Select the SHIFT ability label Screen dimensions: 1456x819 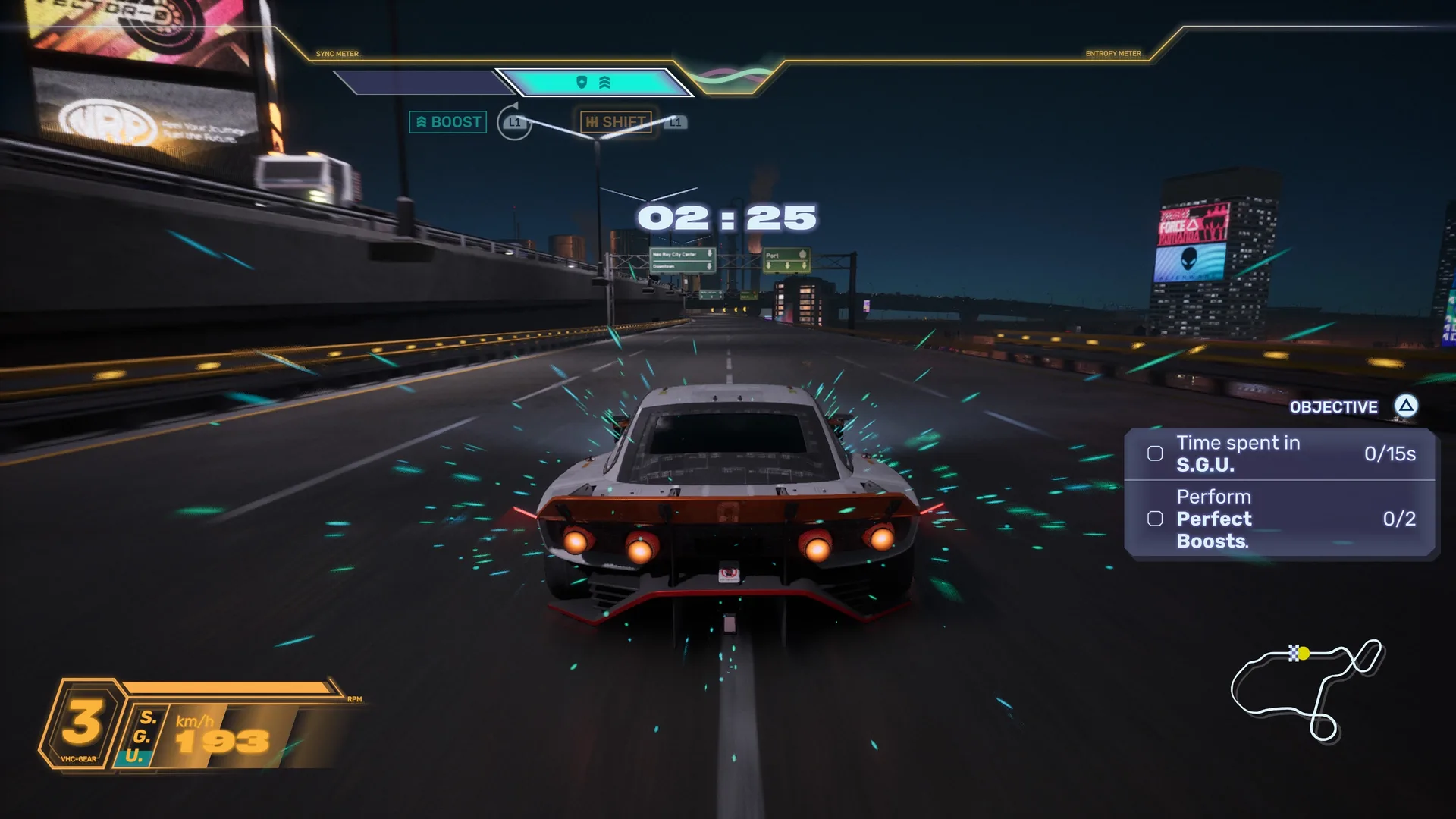click(x=616, y=122)
